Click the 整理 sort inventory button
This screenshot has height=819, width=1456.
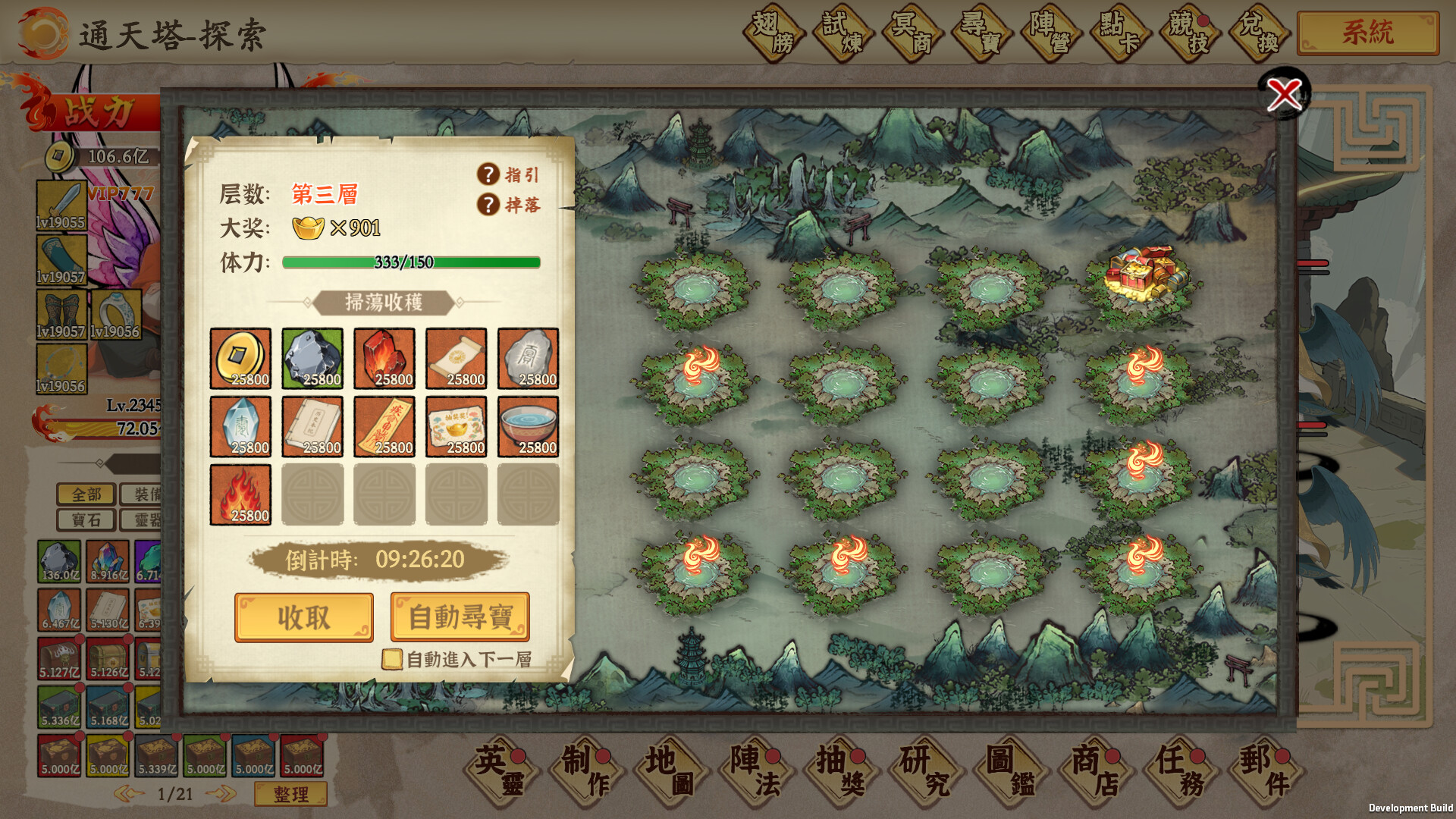point(290,794)
